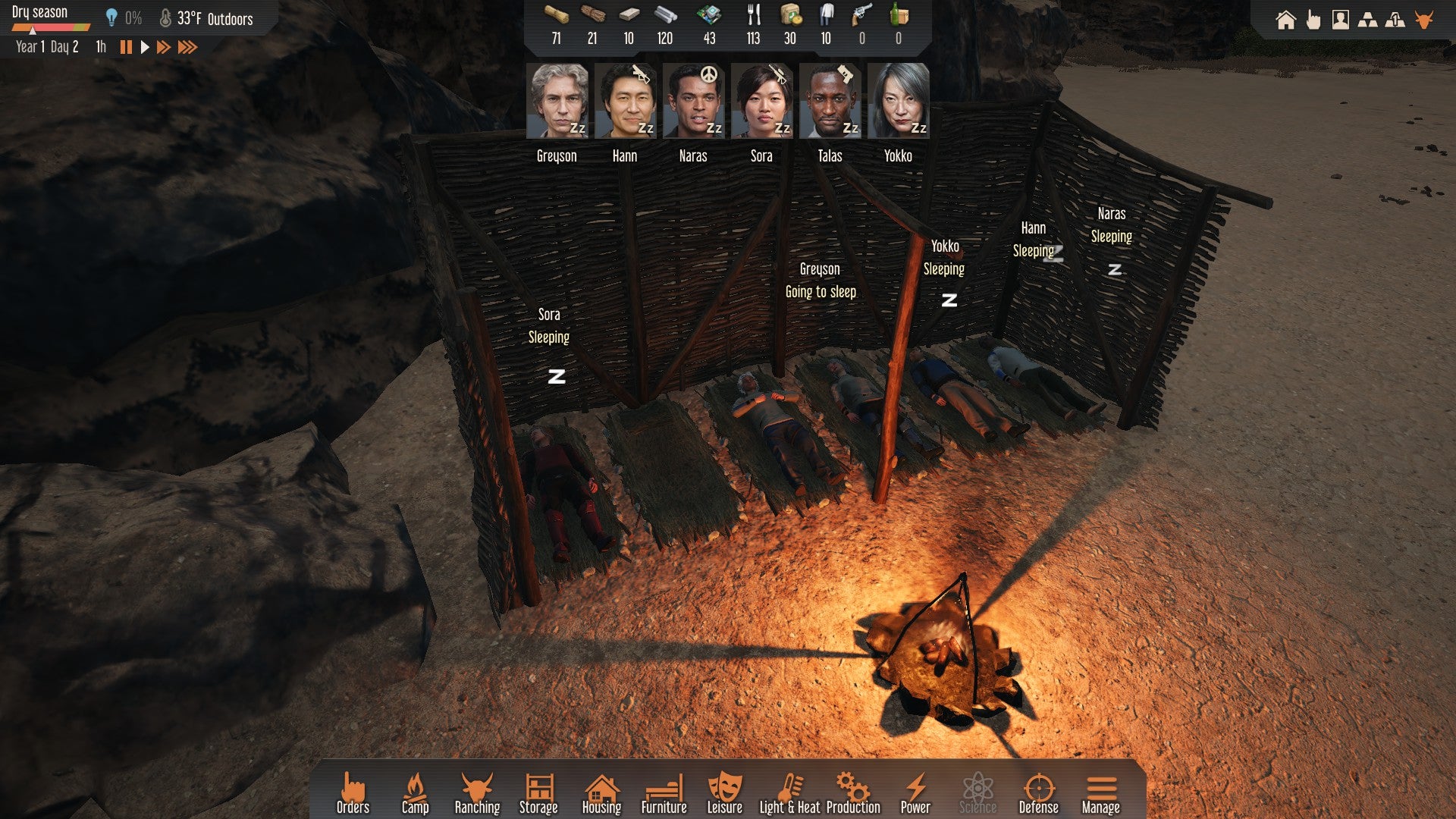Select Greyson's portrait
The width and height of the screenshot is (1456, 819).
pyautogui.click(x=557, y=101)
